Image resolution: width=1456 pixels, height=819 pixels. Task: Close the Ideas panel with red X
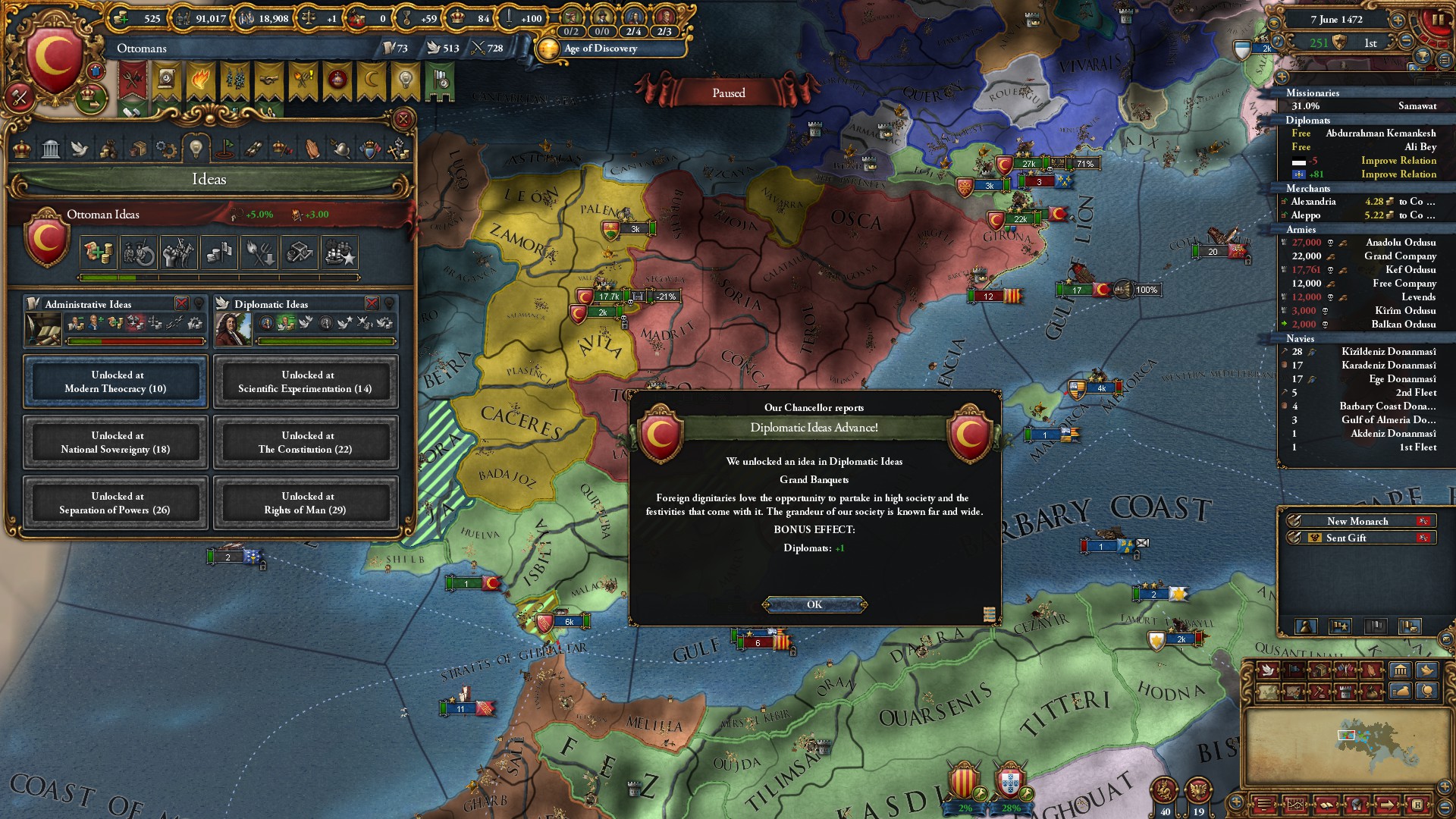(x=403, y=119)
